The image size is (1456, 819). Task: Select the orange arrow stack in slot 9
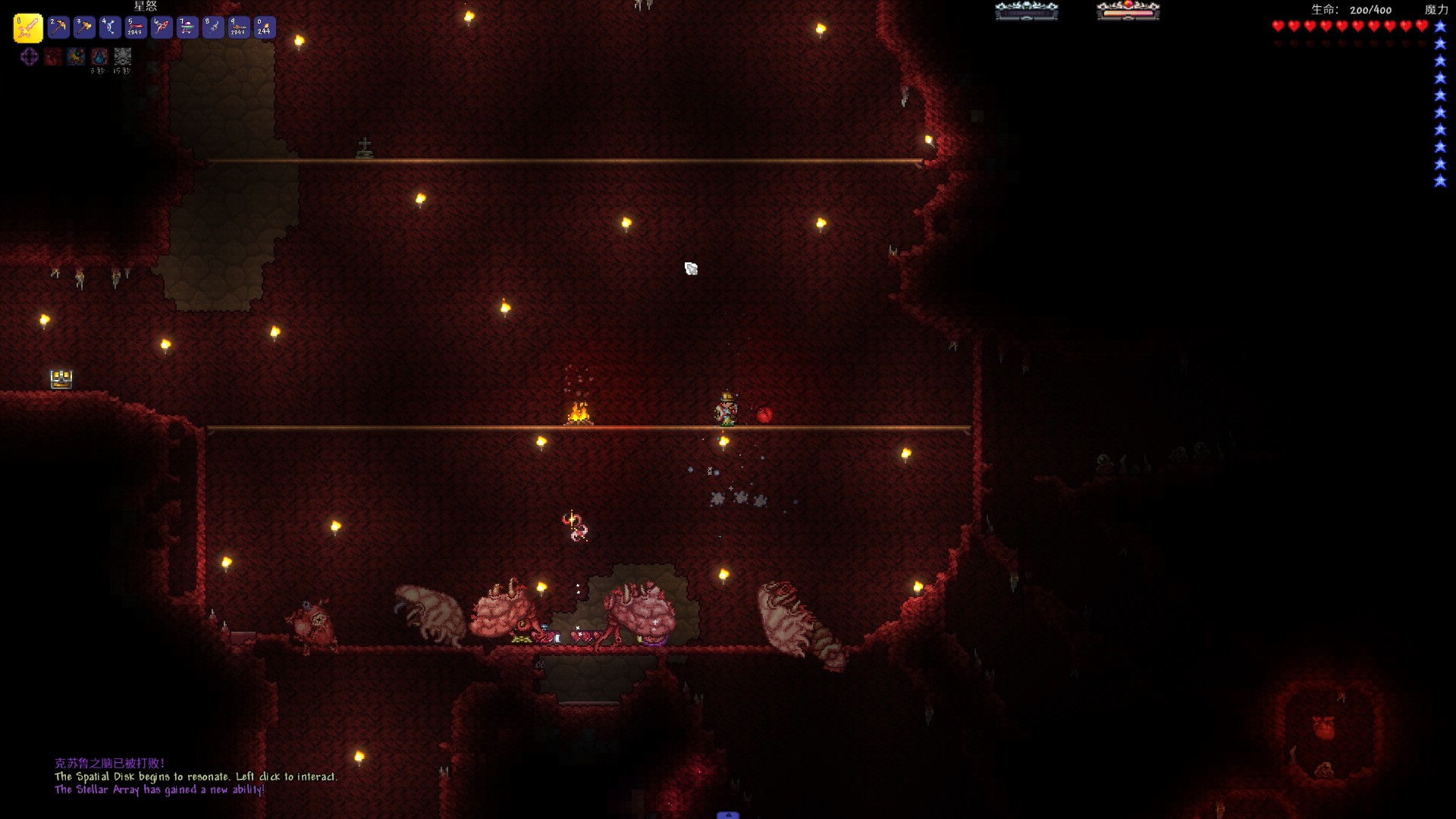pyautogui.click(x=239, y=28)
